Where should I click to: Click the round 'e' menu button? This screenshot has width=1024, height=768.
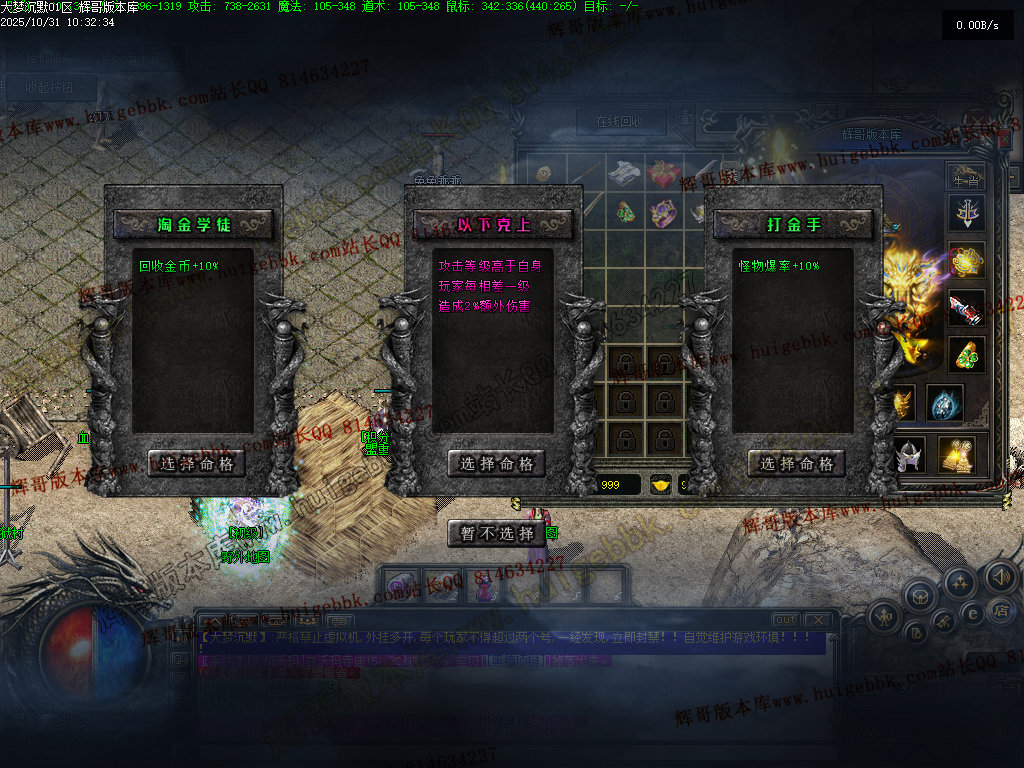971,613
